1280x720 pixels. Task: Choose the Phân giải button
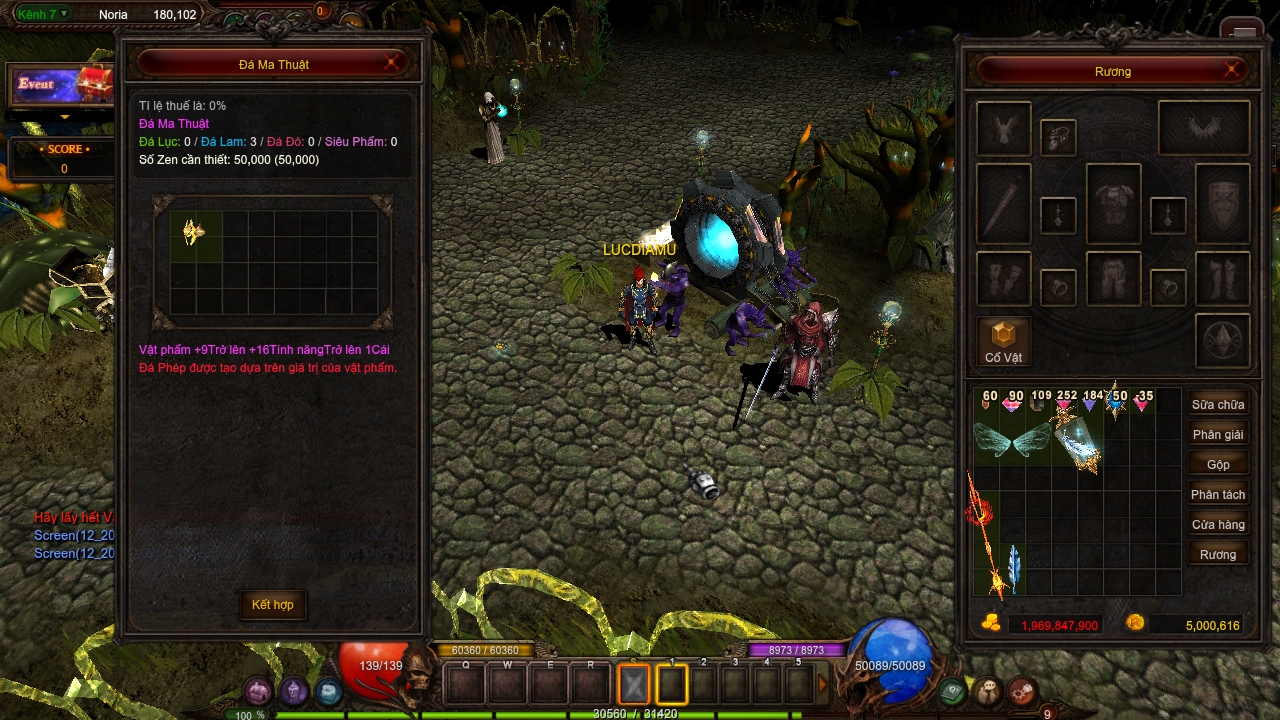point(1217,435)
